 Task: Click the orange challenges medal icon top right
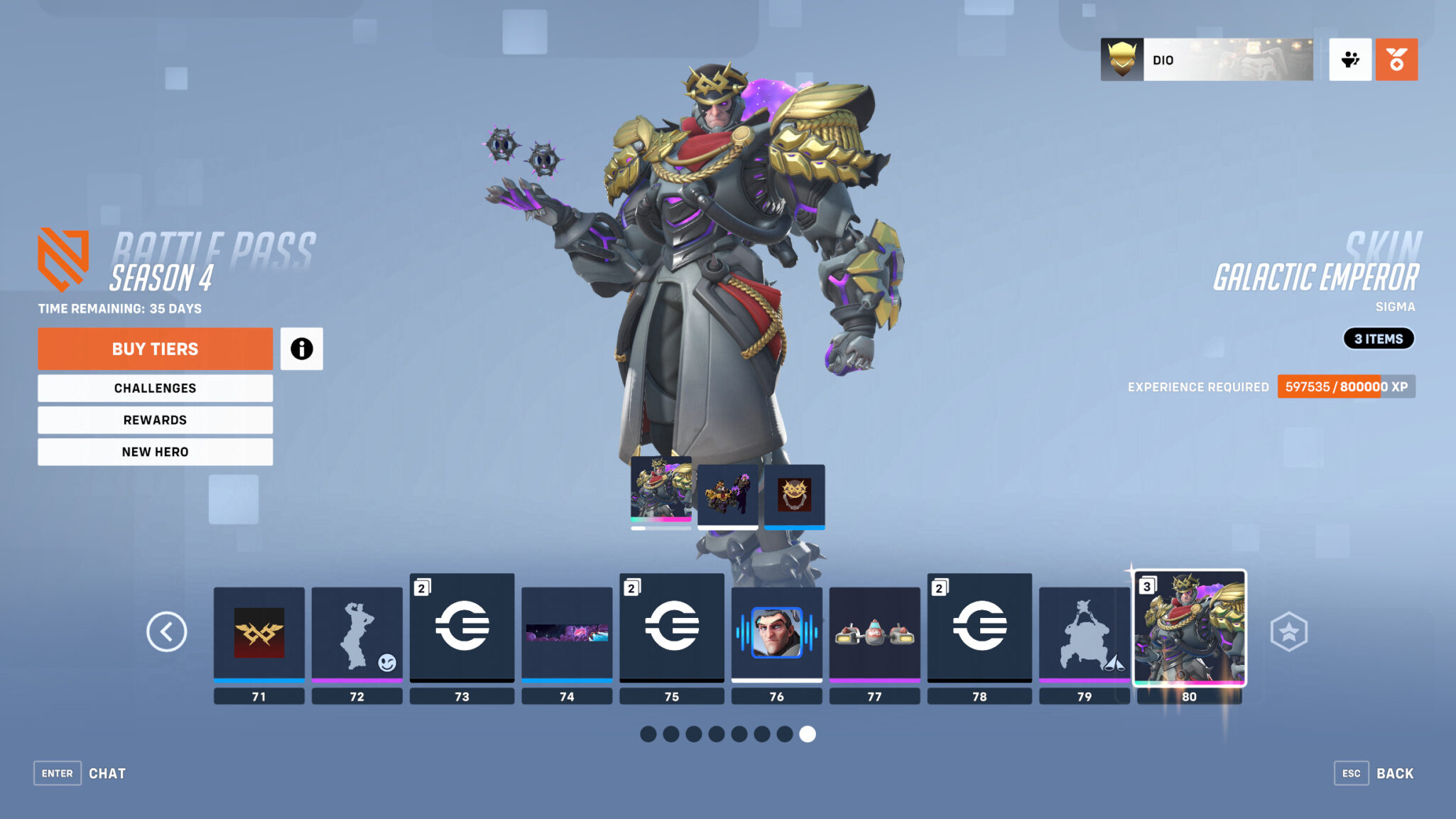point(1396,60)
